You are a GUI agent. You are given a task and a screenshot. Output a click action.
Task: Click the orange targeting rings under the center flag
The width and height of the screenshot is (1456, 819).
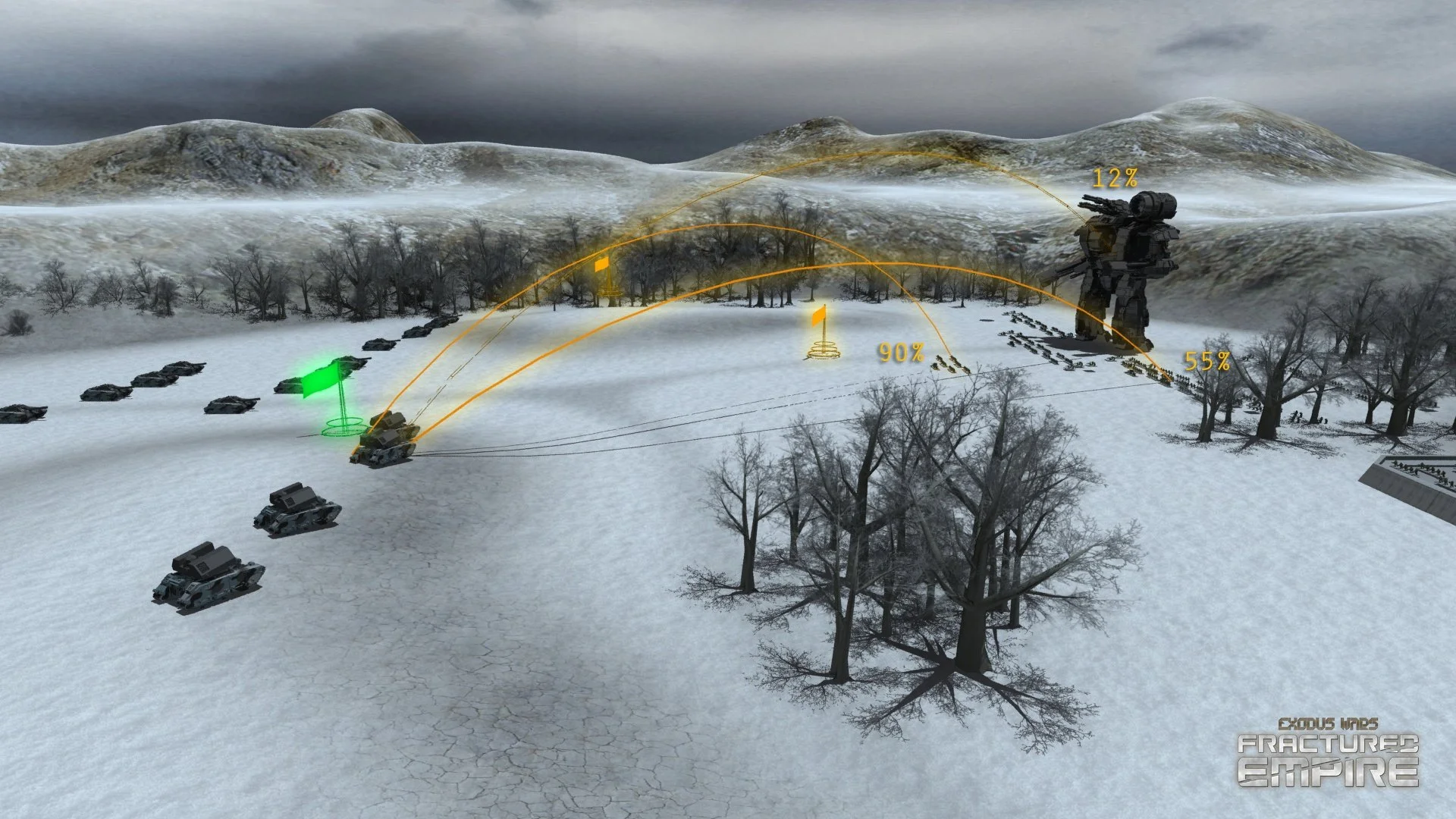coord(823,350)
